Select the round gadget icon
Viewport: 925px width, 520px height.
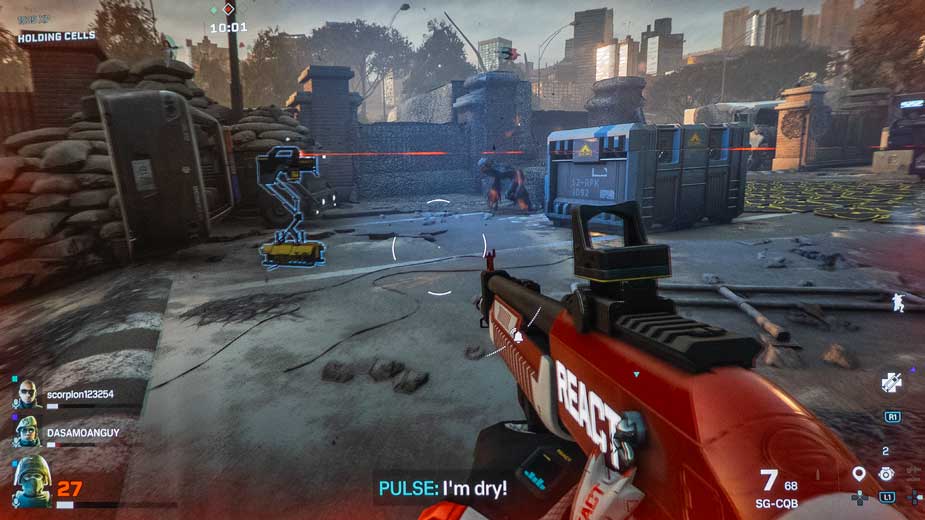tap(886, 474)
